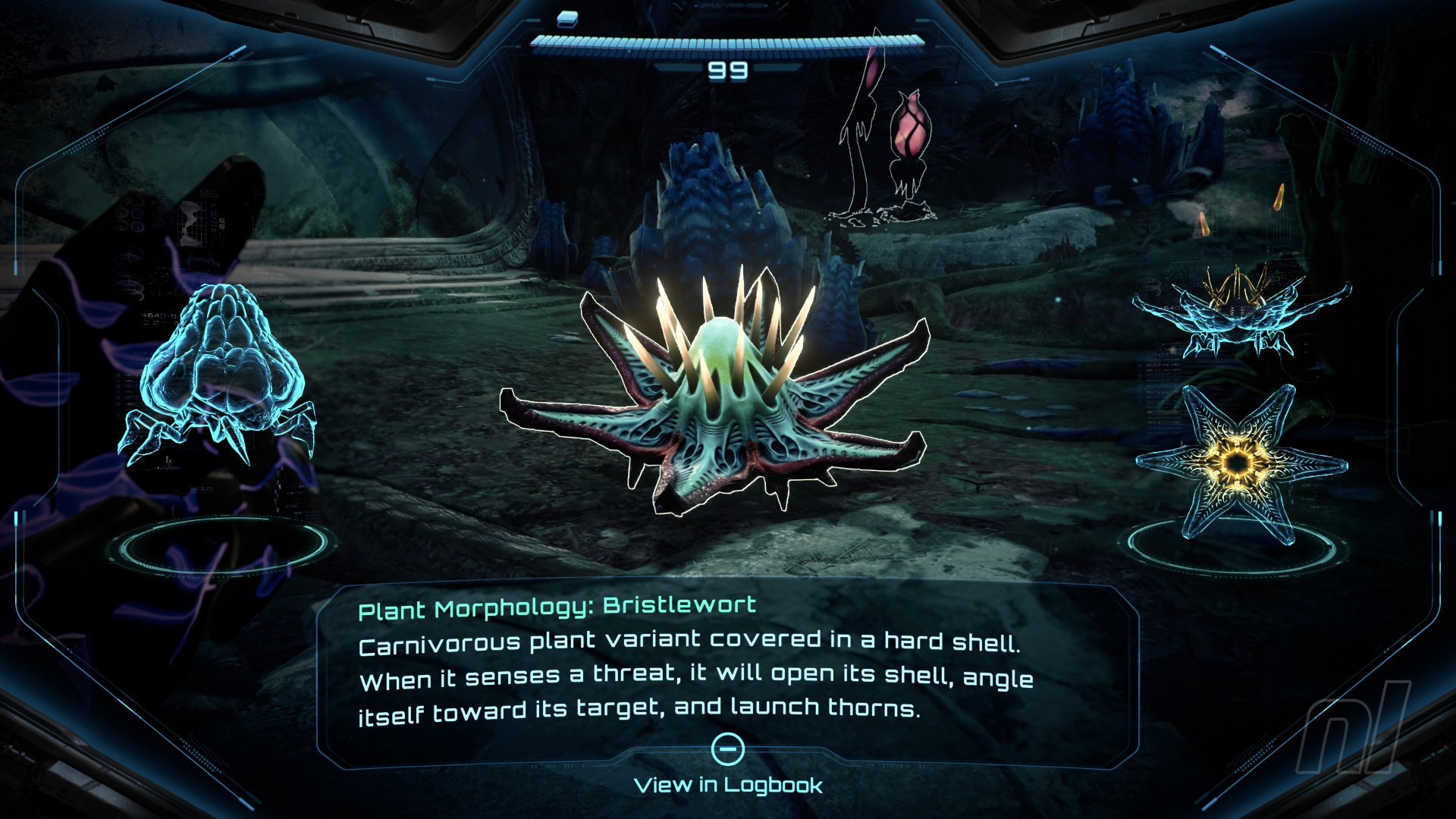1456x819 pixels.
Task: Select the top-down star-shaped Bristlewort hologram
Action: point(1240,463)
